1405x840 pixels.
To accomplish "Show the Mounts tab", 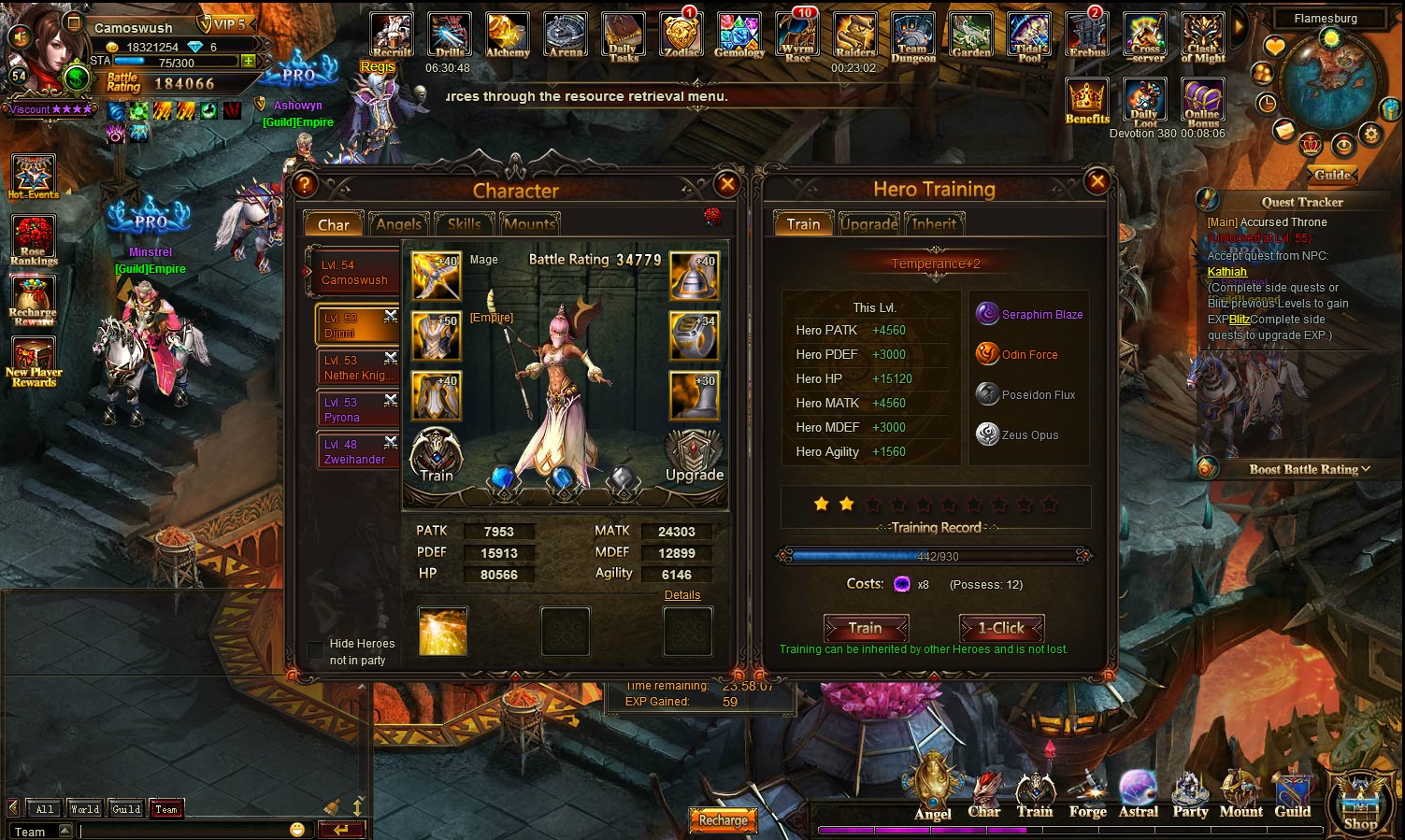I will (530, 224).
